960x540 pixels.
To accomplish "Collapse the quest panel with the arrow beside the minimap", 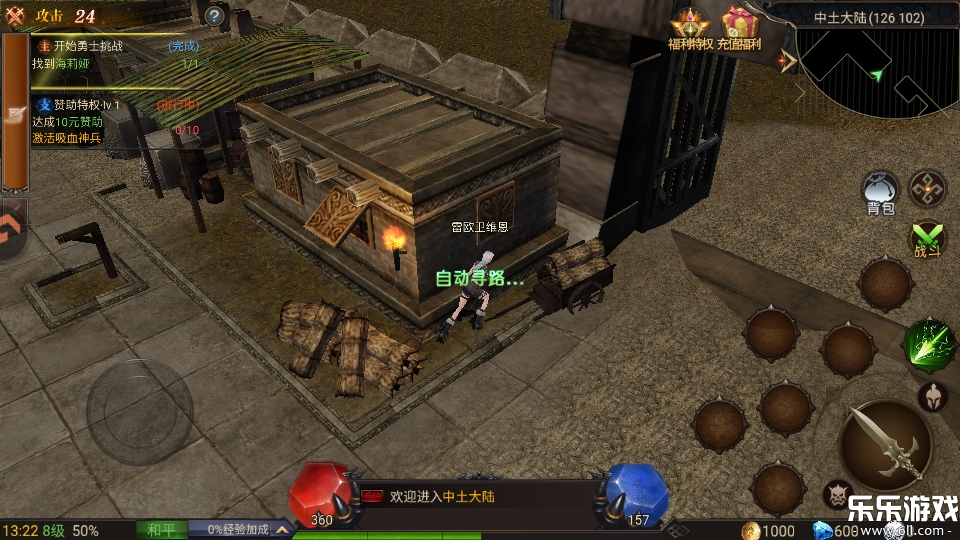I will [x=789, y=61].
